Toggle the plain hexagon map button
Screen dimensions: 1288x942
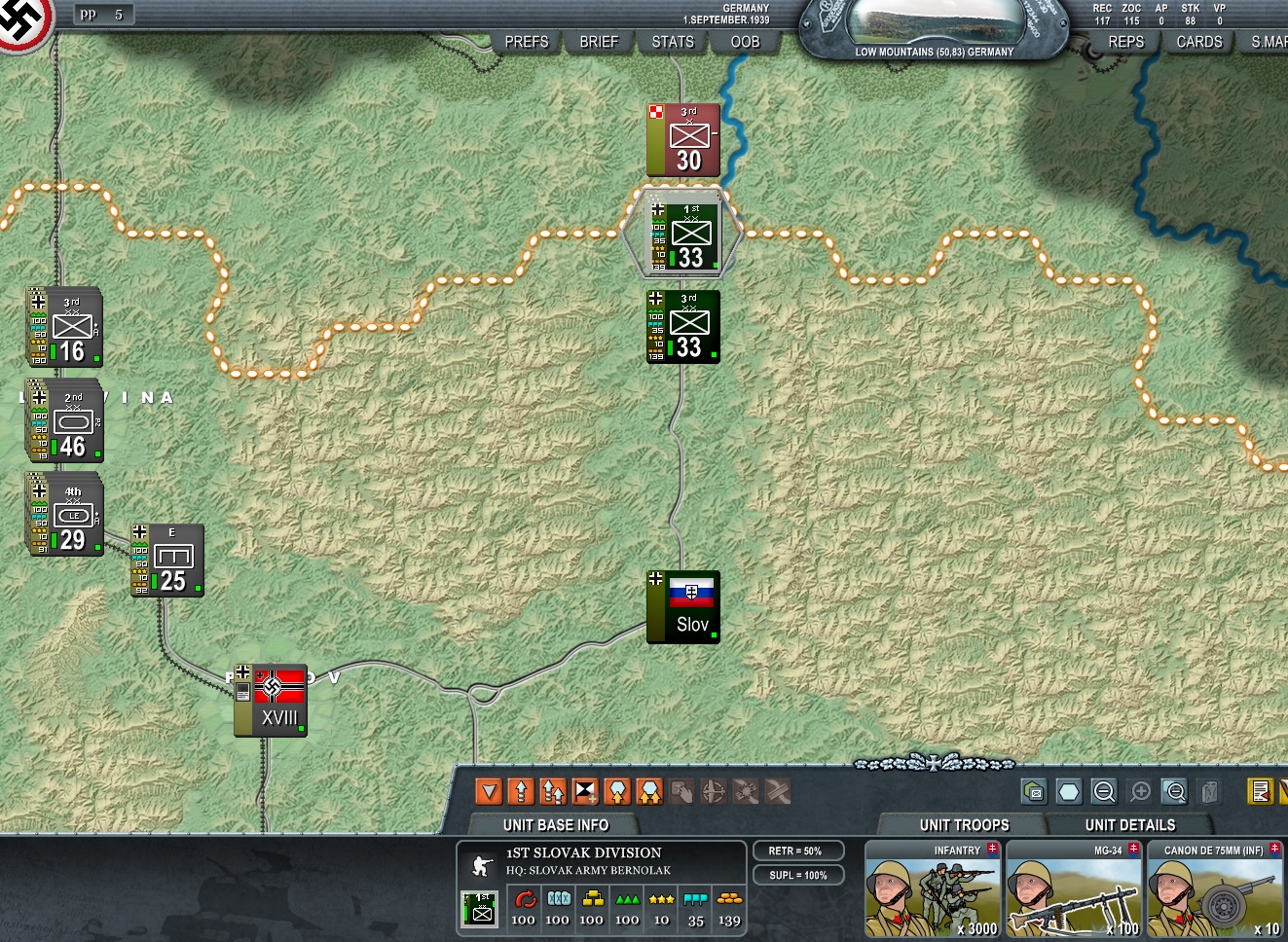click(x=1069, y=792)
